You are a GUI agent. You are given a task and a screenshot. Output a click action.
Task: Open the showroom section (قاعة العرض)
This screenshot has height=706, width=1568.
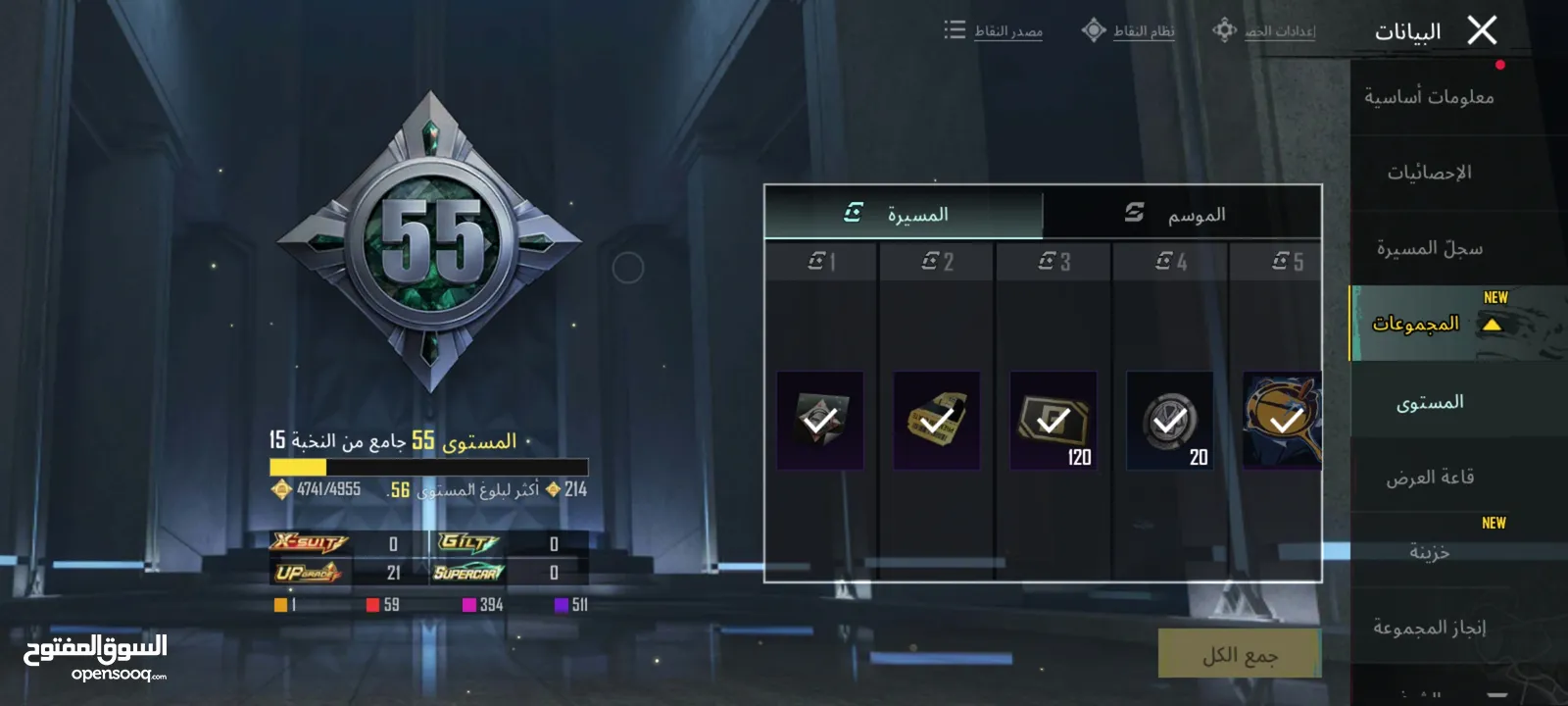pyautogui.click(x=1429, y=478)
